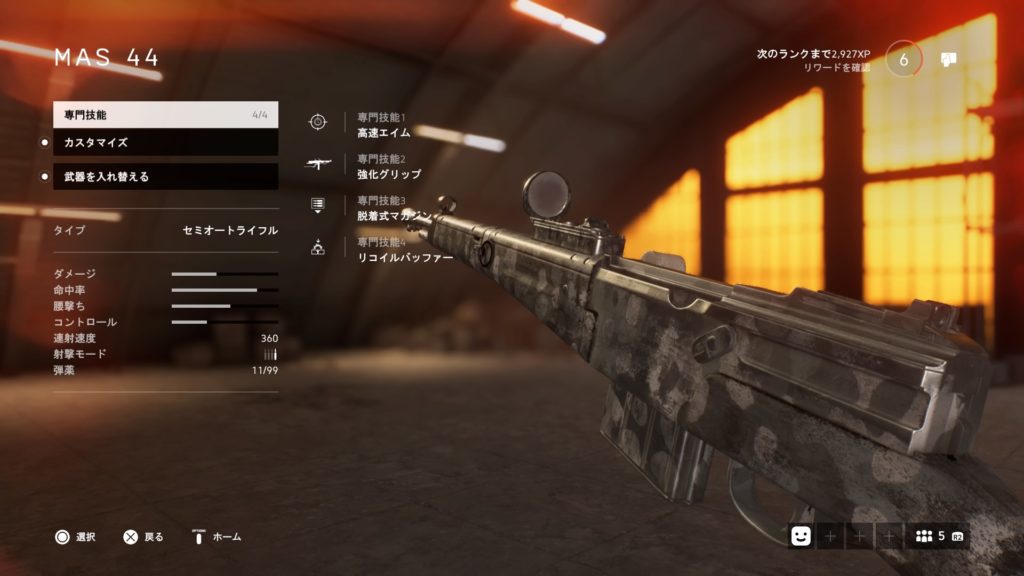Screen dimensions: 1024x576
Task: Choose 武器を入れ替える to swap weapon
Action: click(x=165, y=177)
